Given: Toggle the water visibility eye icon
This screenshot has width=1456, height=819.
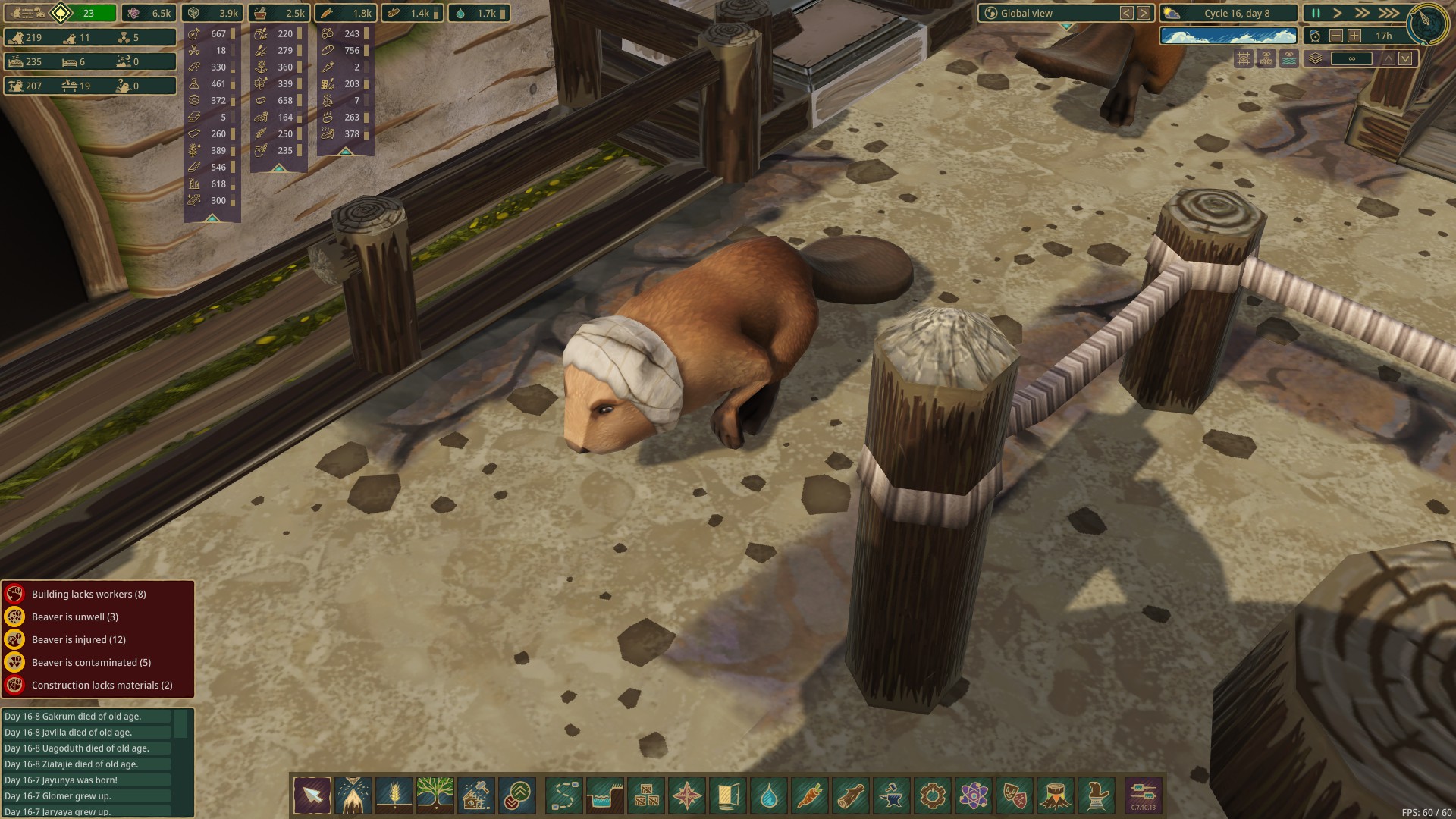Looking at the screenshot, I should pyautogui.click(x=1289, y=58).
